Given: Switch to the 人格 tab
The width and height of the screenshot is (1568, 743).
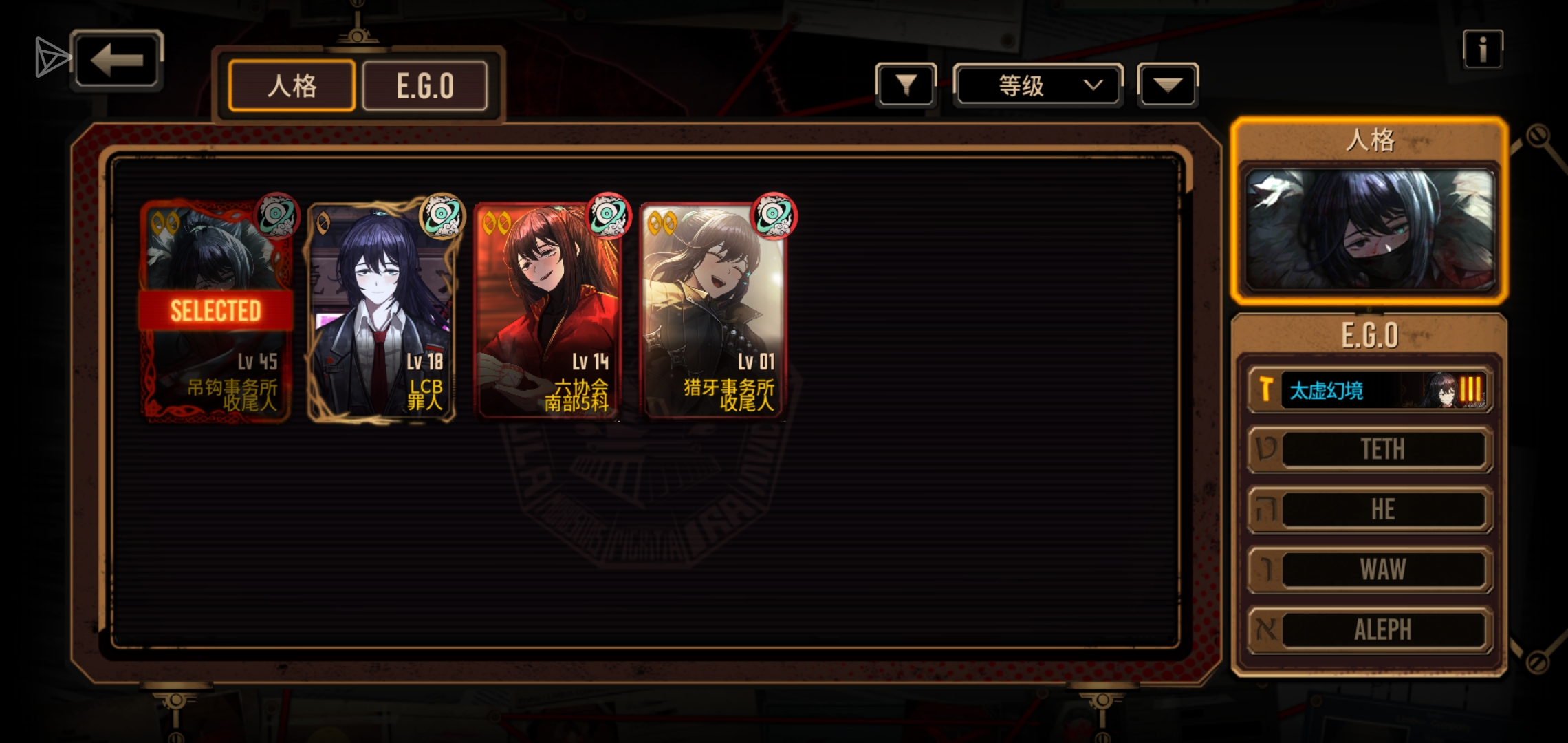Looking at the screenshot, I should (292, 86).
